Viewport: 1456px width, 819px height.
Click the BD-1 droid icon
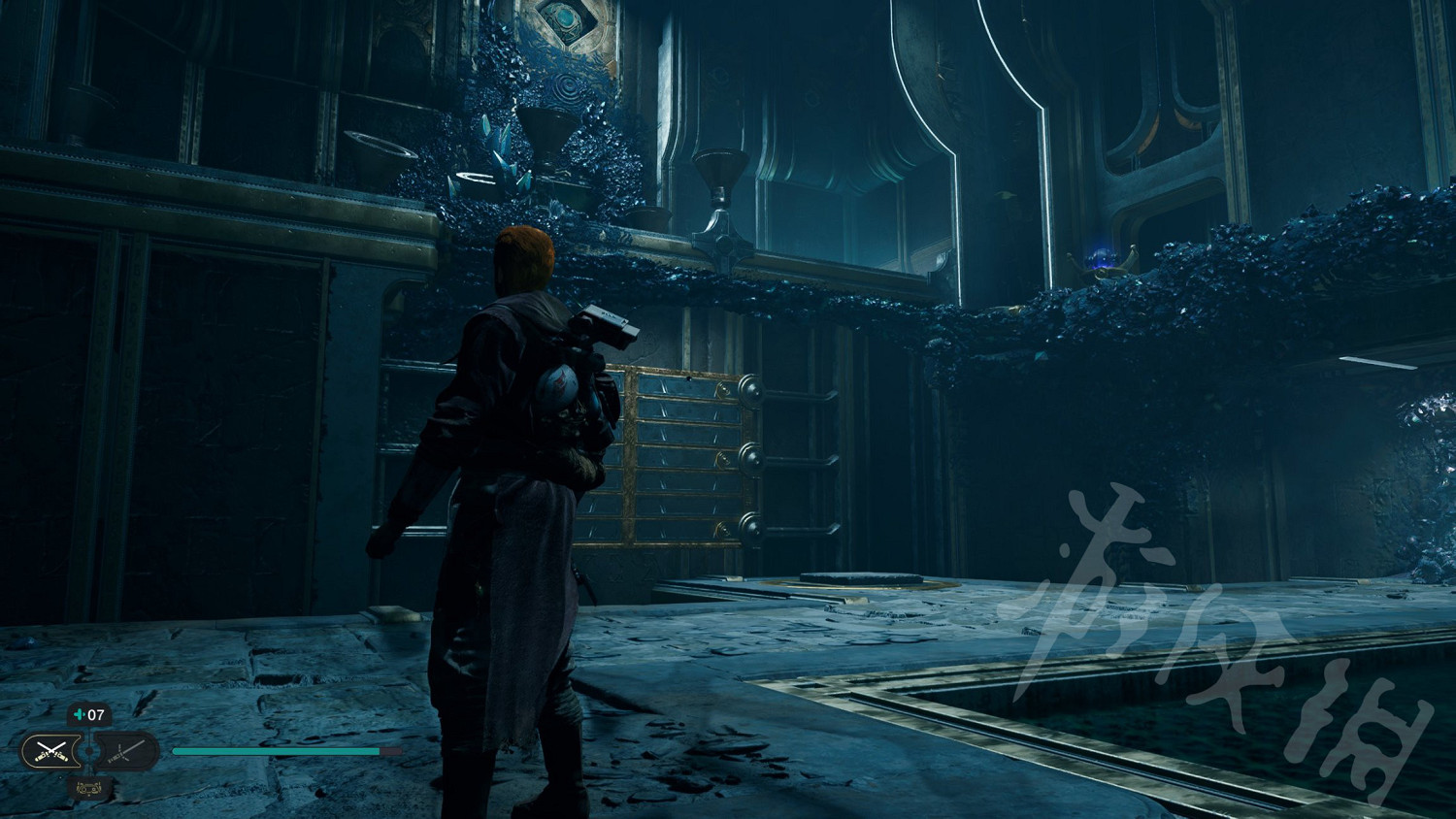click(x=87, y=788)
